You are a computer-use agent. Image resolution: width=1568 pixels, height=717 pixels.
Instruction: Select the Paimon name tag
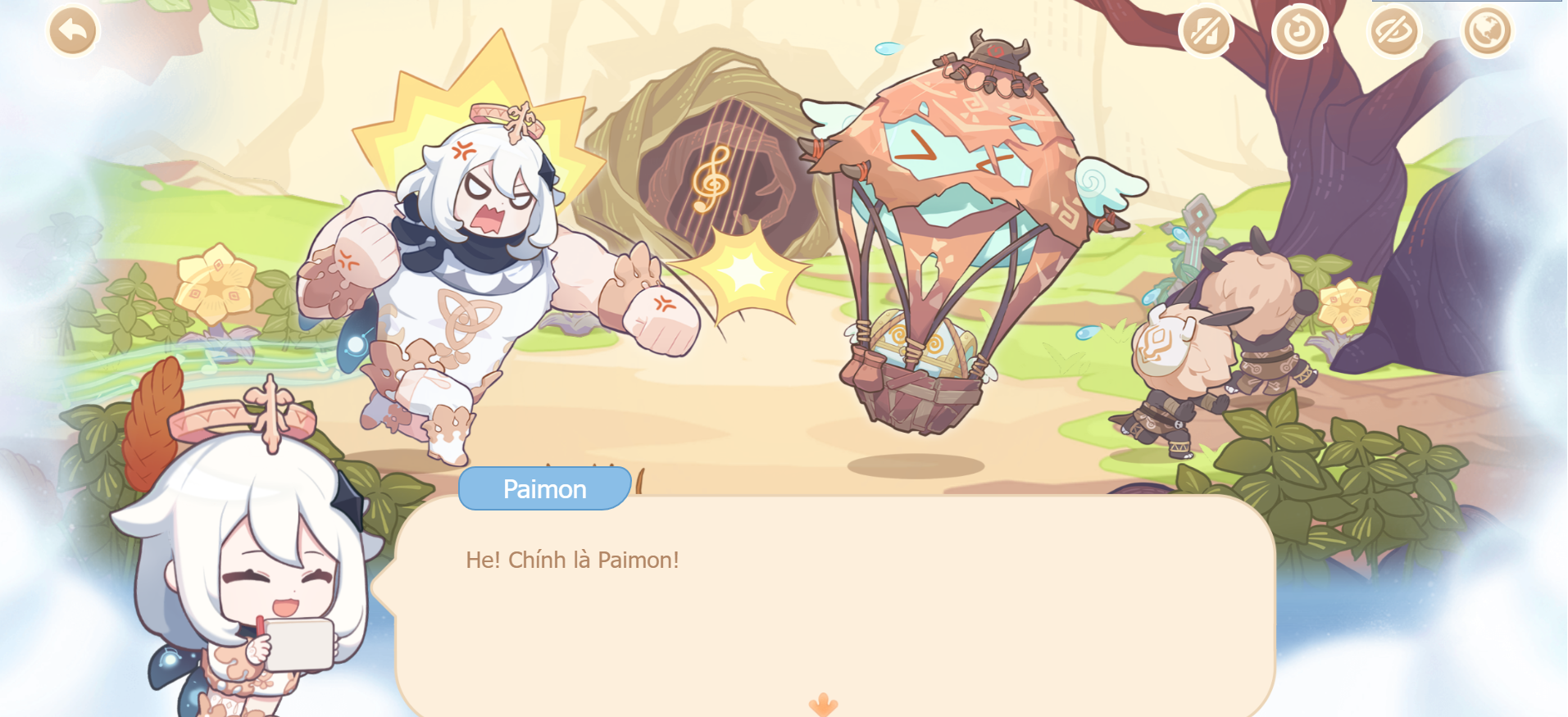[543, 488]
